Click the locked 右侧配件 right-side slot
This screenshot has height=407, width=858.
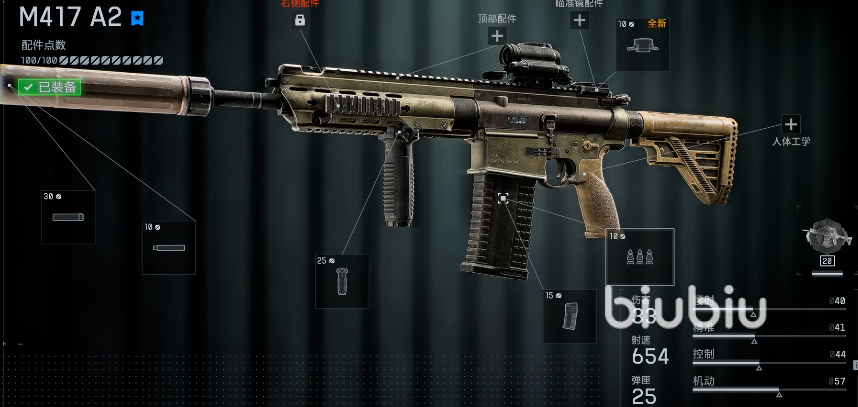coord(299,20)
